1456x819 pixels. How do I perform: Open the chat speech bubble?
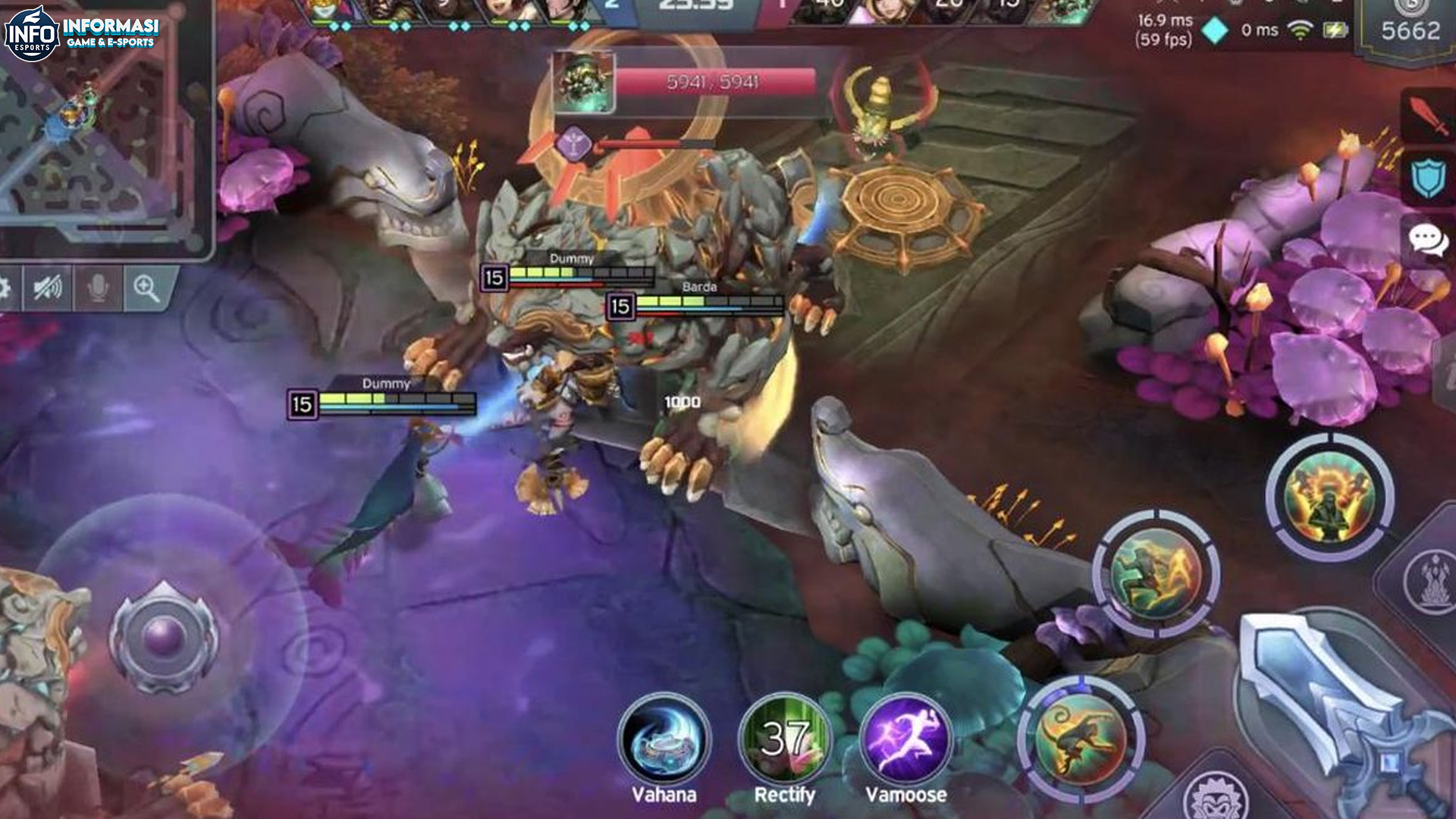[x=1427, y=240]
